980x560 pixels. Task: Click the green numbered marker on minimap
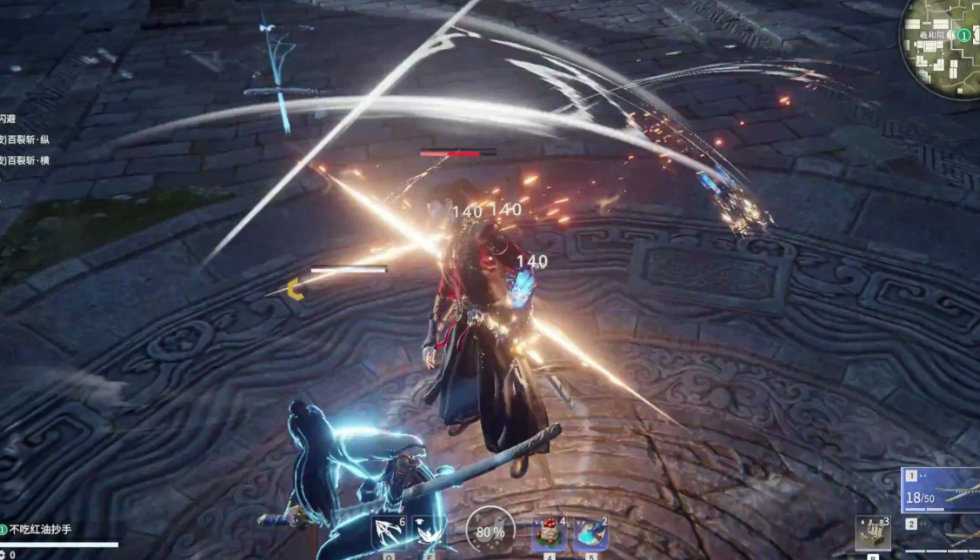click(963, 35)
